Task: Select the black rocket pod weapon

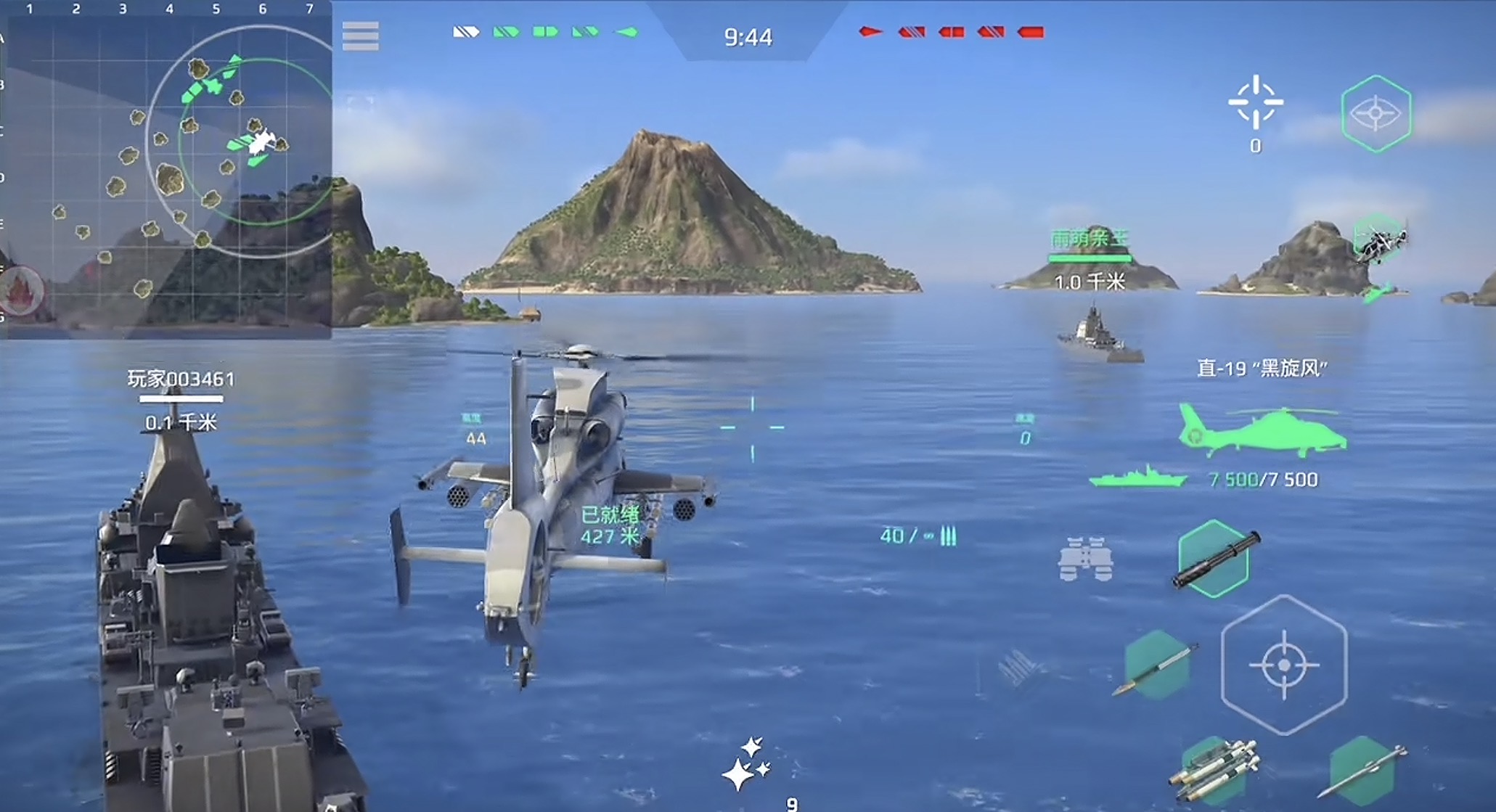Action: coord(1216,559)
